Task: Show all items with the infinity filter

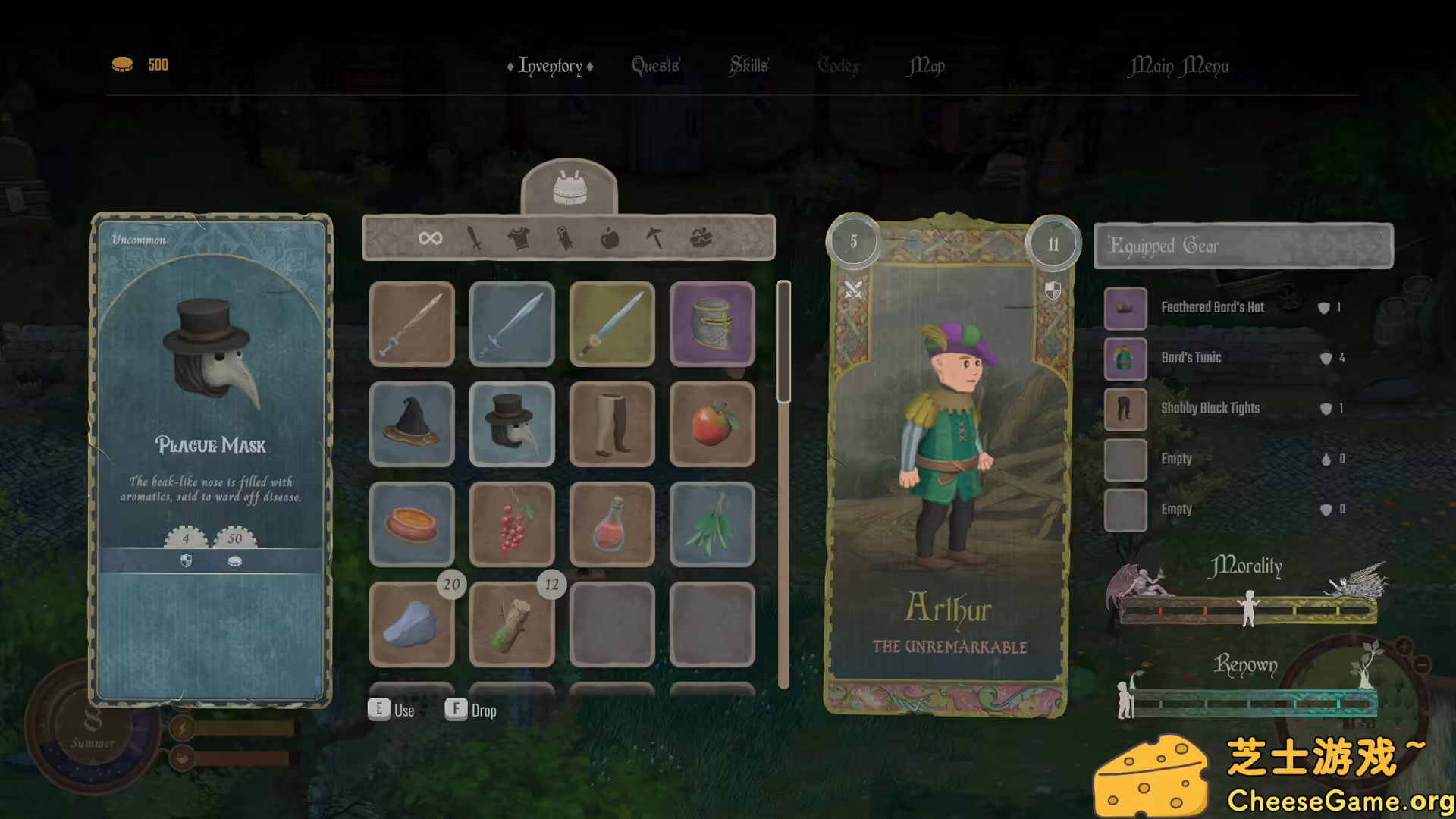Action: 429,238
